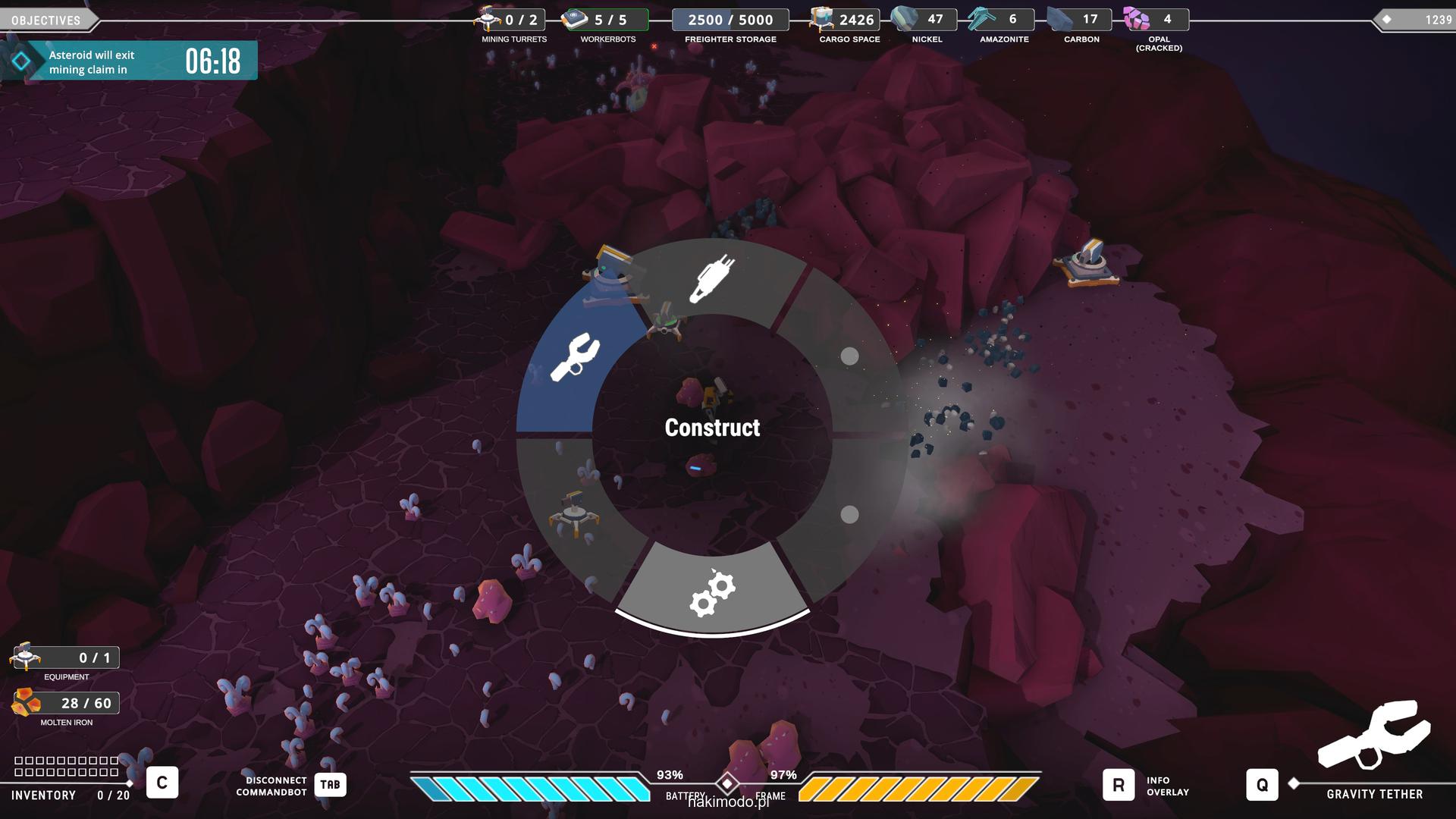Select the Nickel resource icon

904,19
